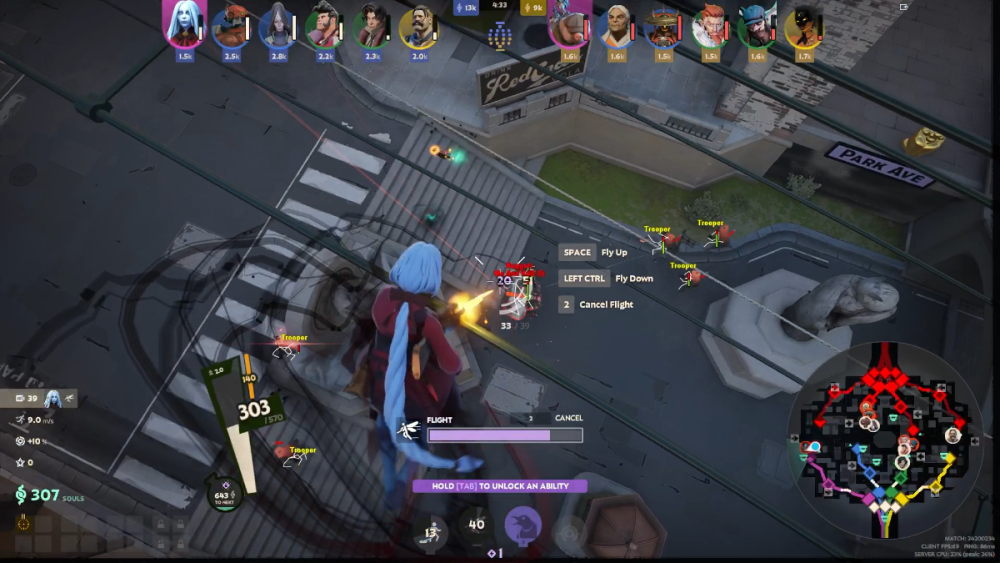
Task: Click the black-cat-masked enemy portrait
Action: 803,28
